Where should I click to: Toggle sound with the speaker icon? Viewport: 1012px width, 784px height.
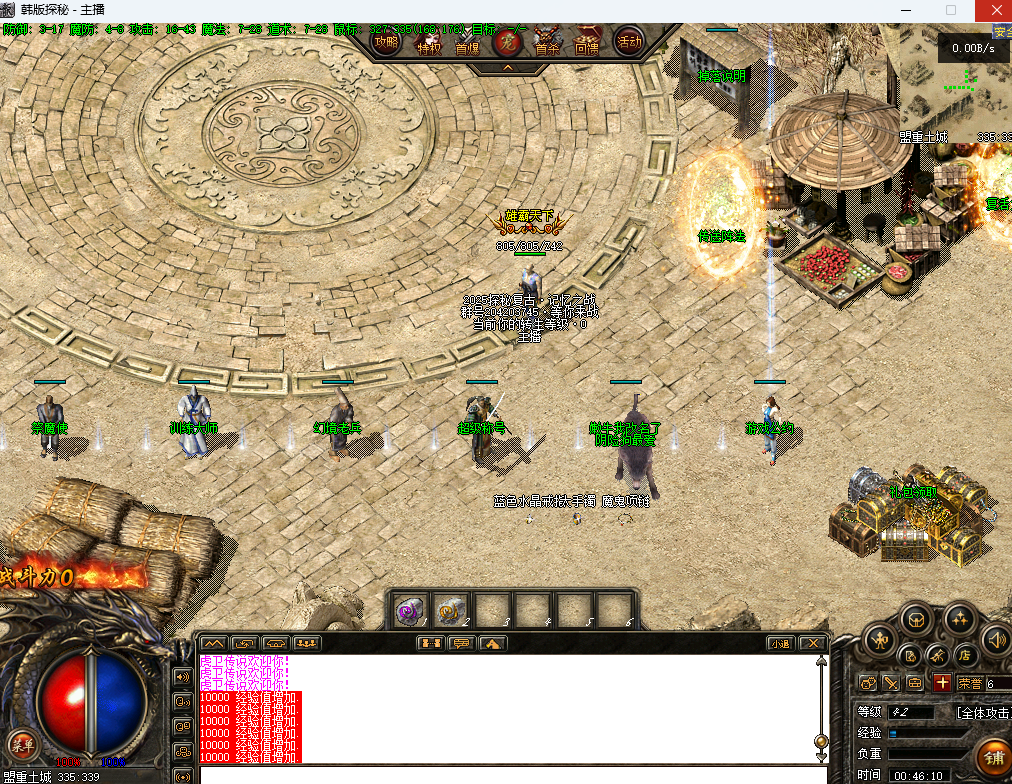996,638
